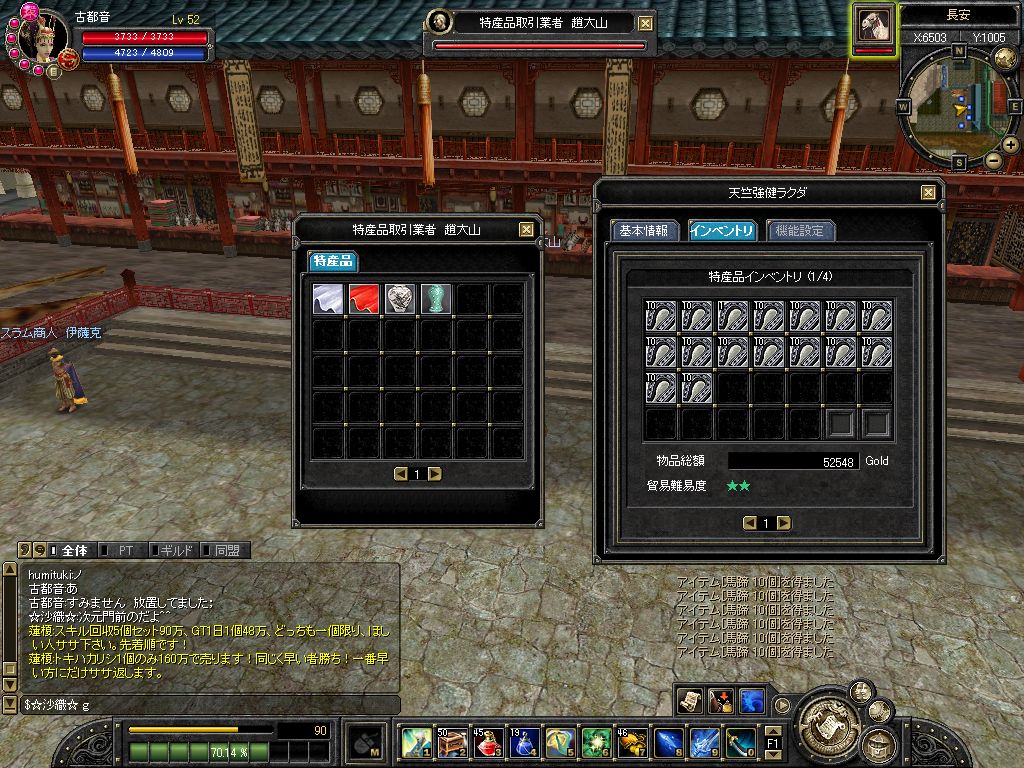
Task: Open the treasure chest in hotbar slot 2
Action: [x=453, y=743]
